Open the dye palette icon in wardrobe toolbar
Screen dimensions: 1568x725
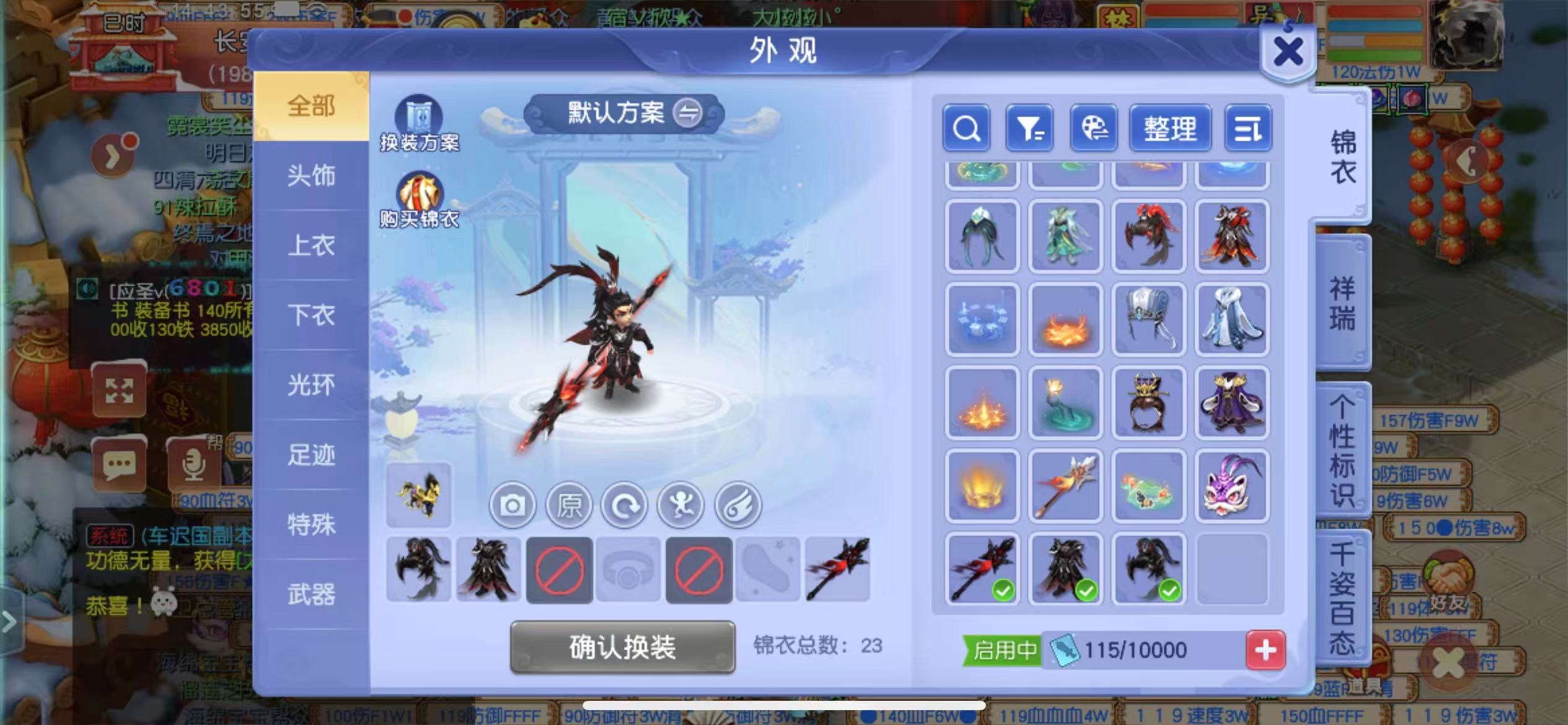point(1094,129)
